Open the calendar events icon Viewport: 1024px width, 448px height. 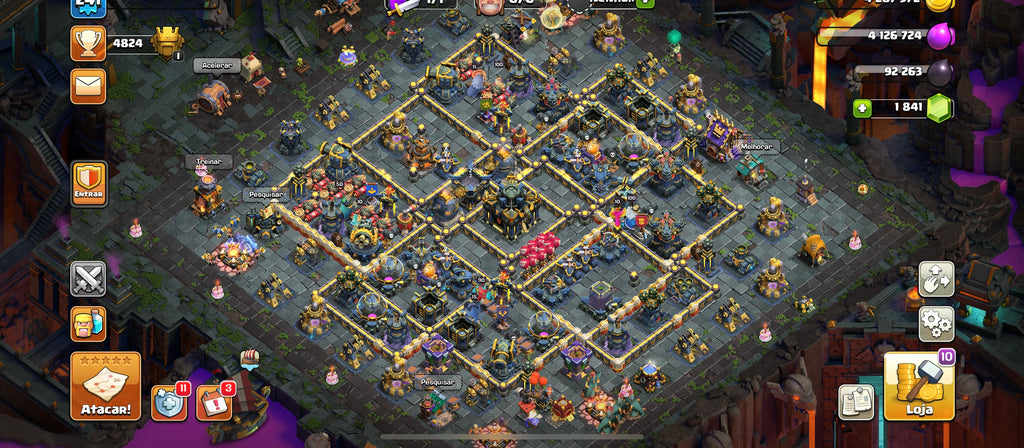point(213,402)
